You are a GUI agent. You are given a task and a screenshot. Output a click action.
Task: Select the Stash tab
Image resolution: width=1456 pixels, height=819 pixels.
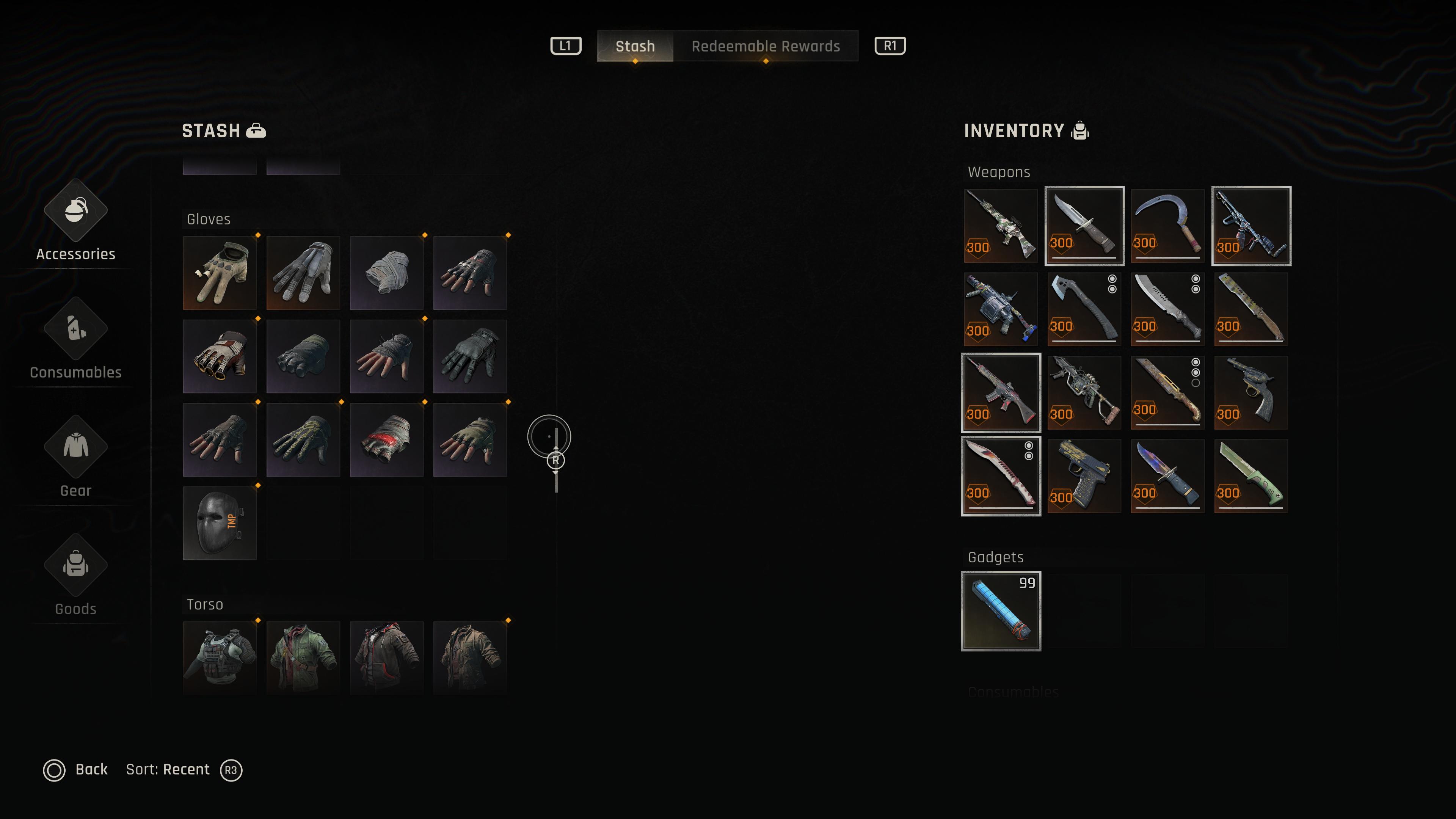(635, 46)
